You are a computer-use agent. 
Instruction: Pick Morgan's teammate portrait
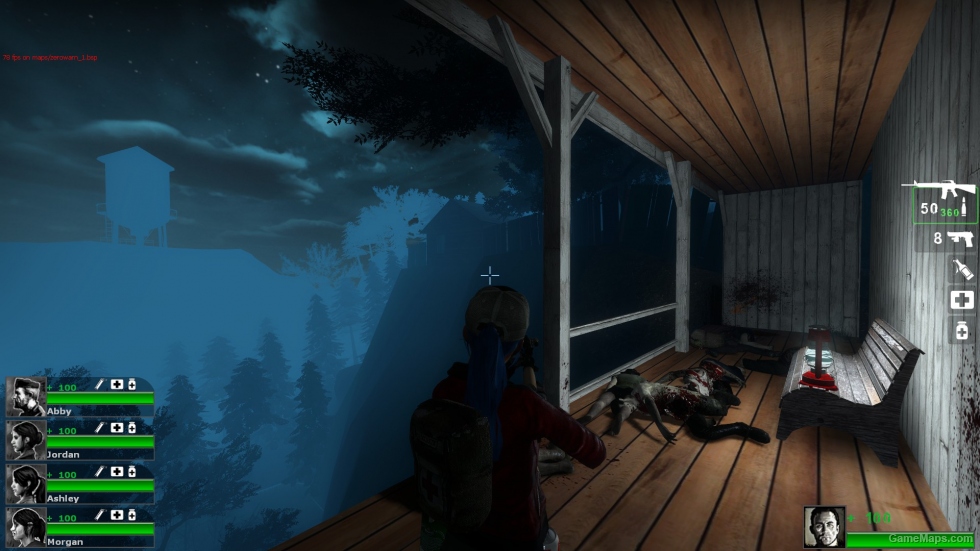26,527
